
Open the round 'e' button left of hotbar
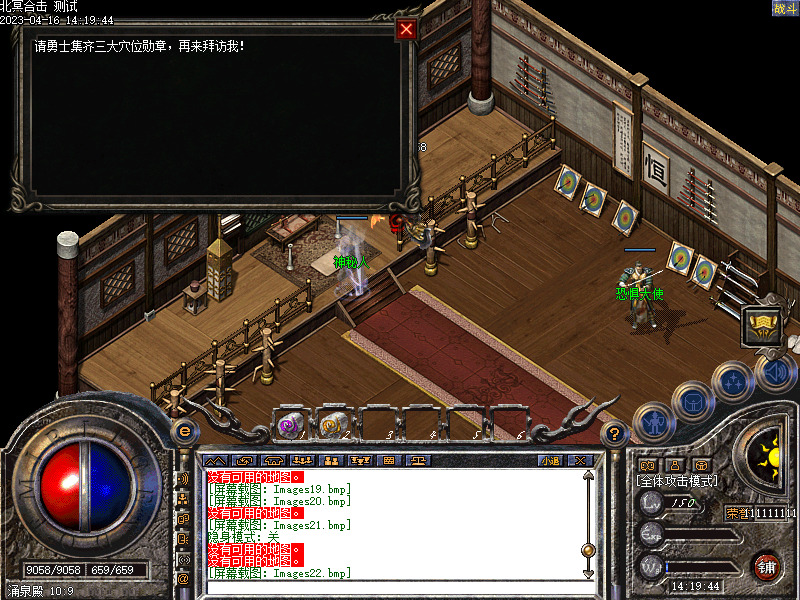[x=184, y=432]
